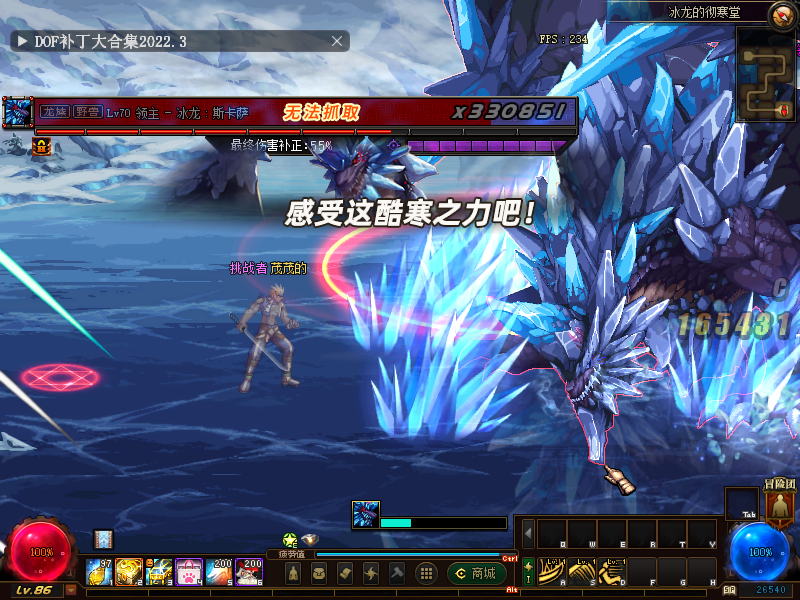
Task: Open the grid menu button
Action: point(426,573)
